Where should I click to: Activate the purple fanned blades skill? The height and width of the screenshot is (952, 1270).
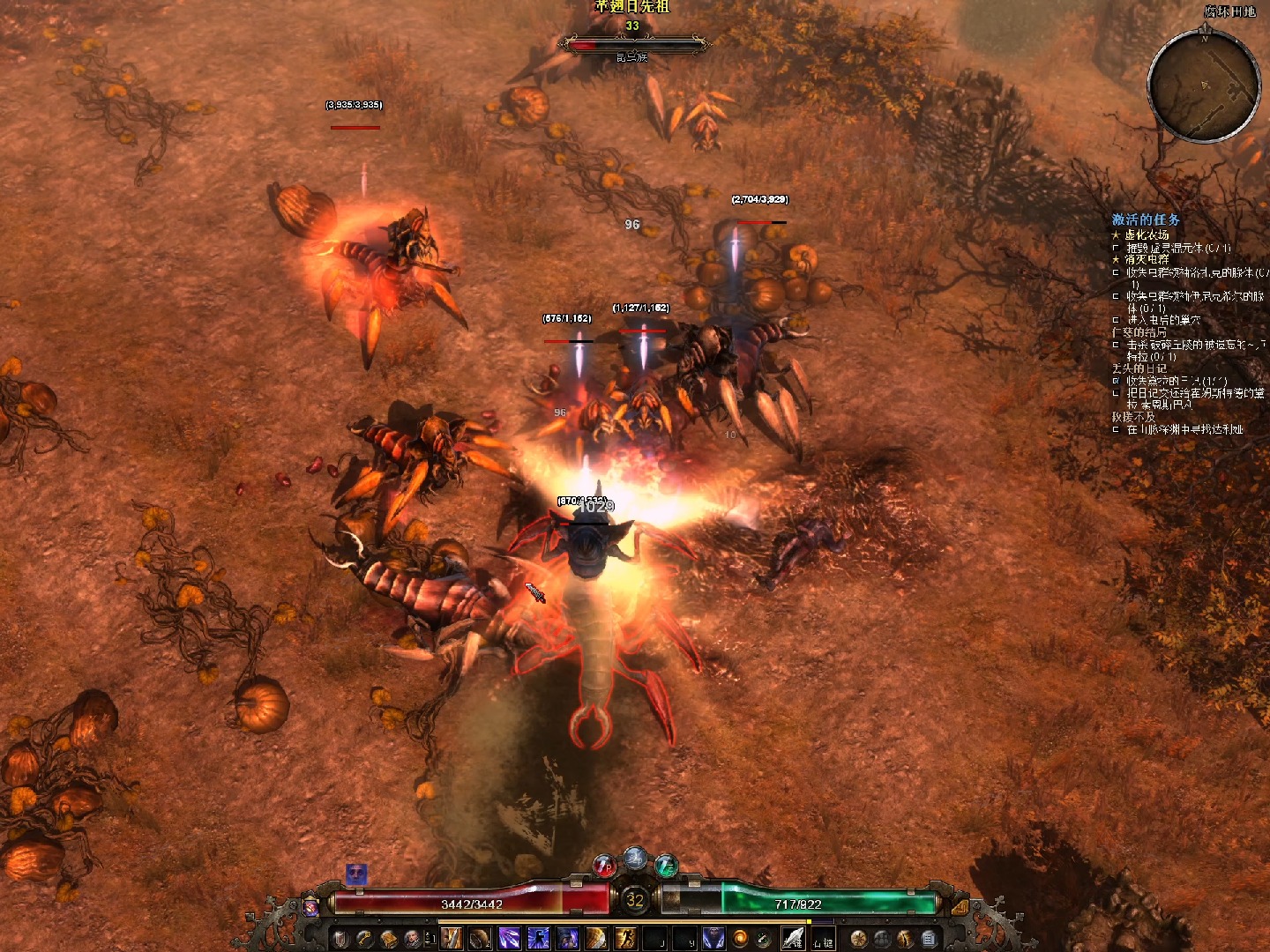click(510, 938)
